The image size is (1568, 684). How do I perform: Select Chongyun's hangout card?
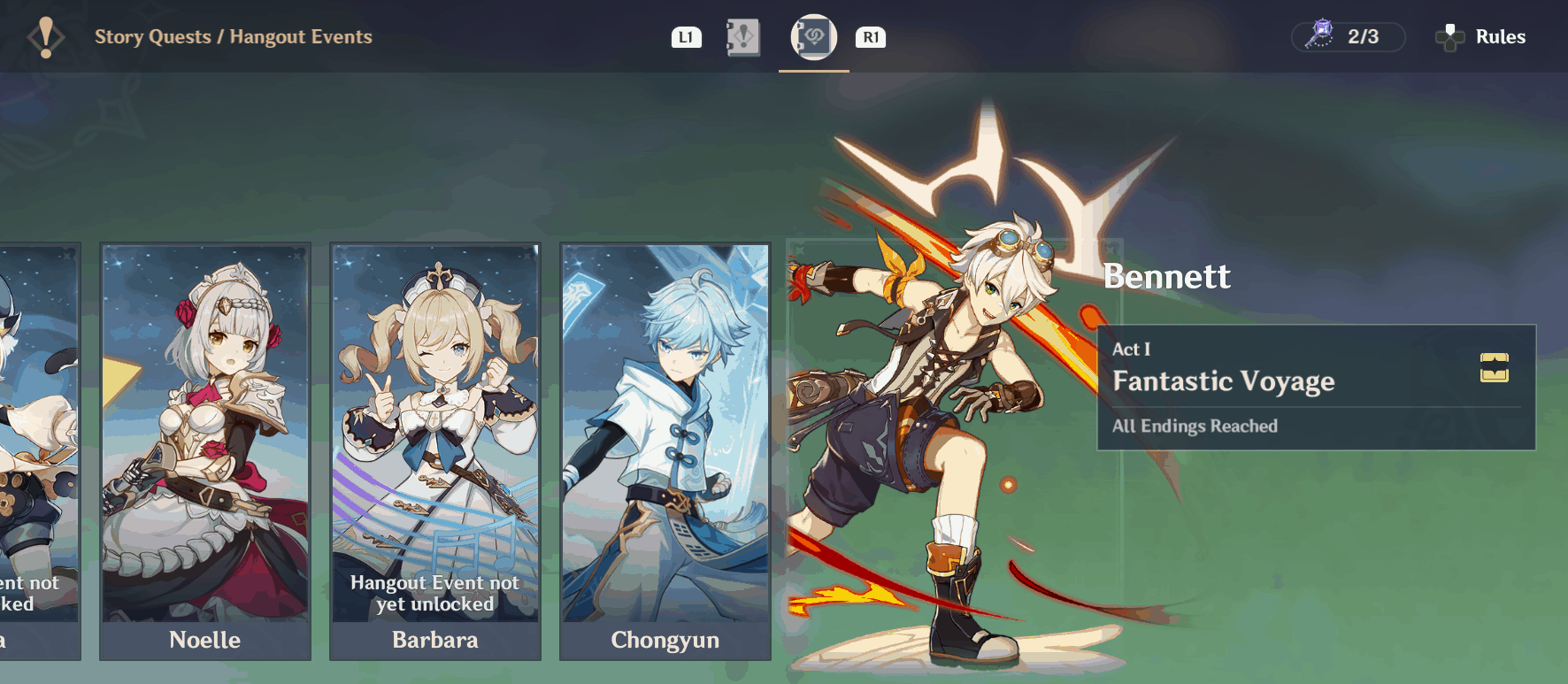pyautogui.click(x=665, y=442)
